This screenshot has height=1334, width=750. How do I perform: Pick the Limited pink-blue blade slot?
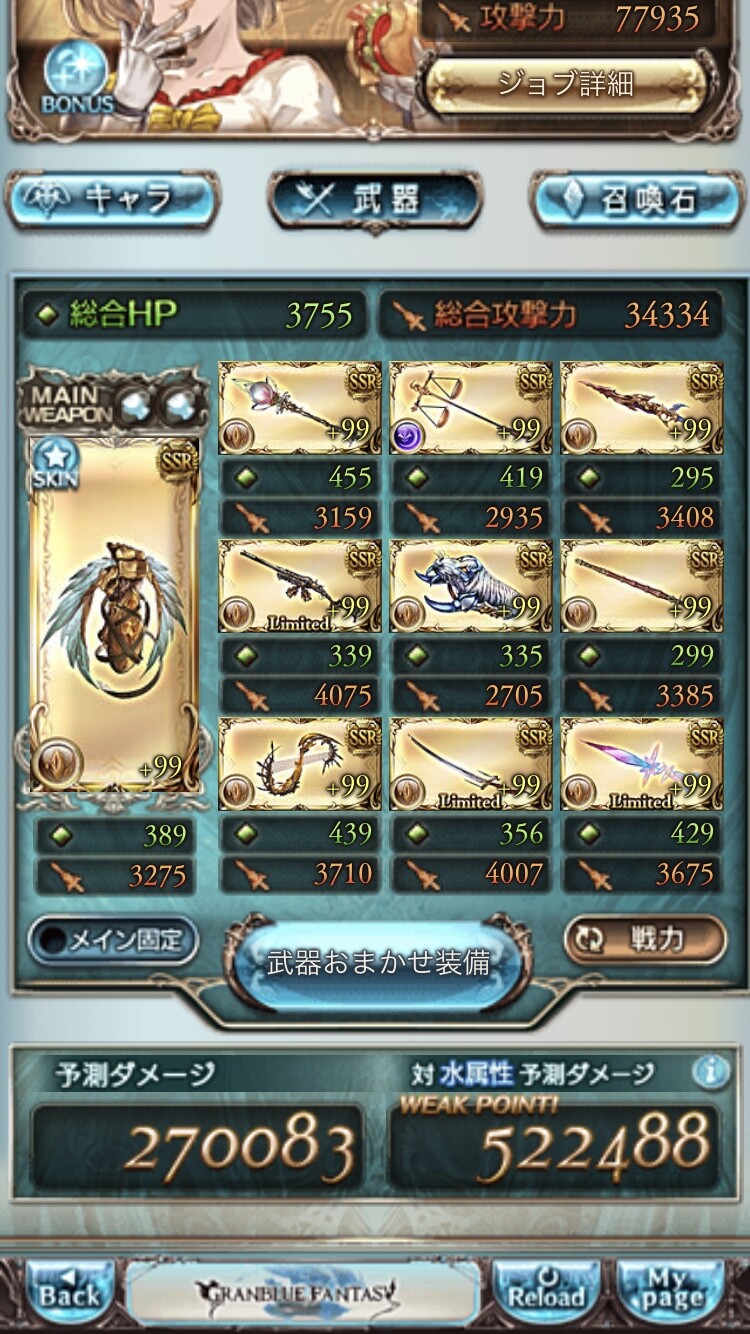[x=641, y=763]
